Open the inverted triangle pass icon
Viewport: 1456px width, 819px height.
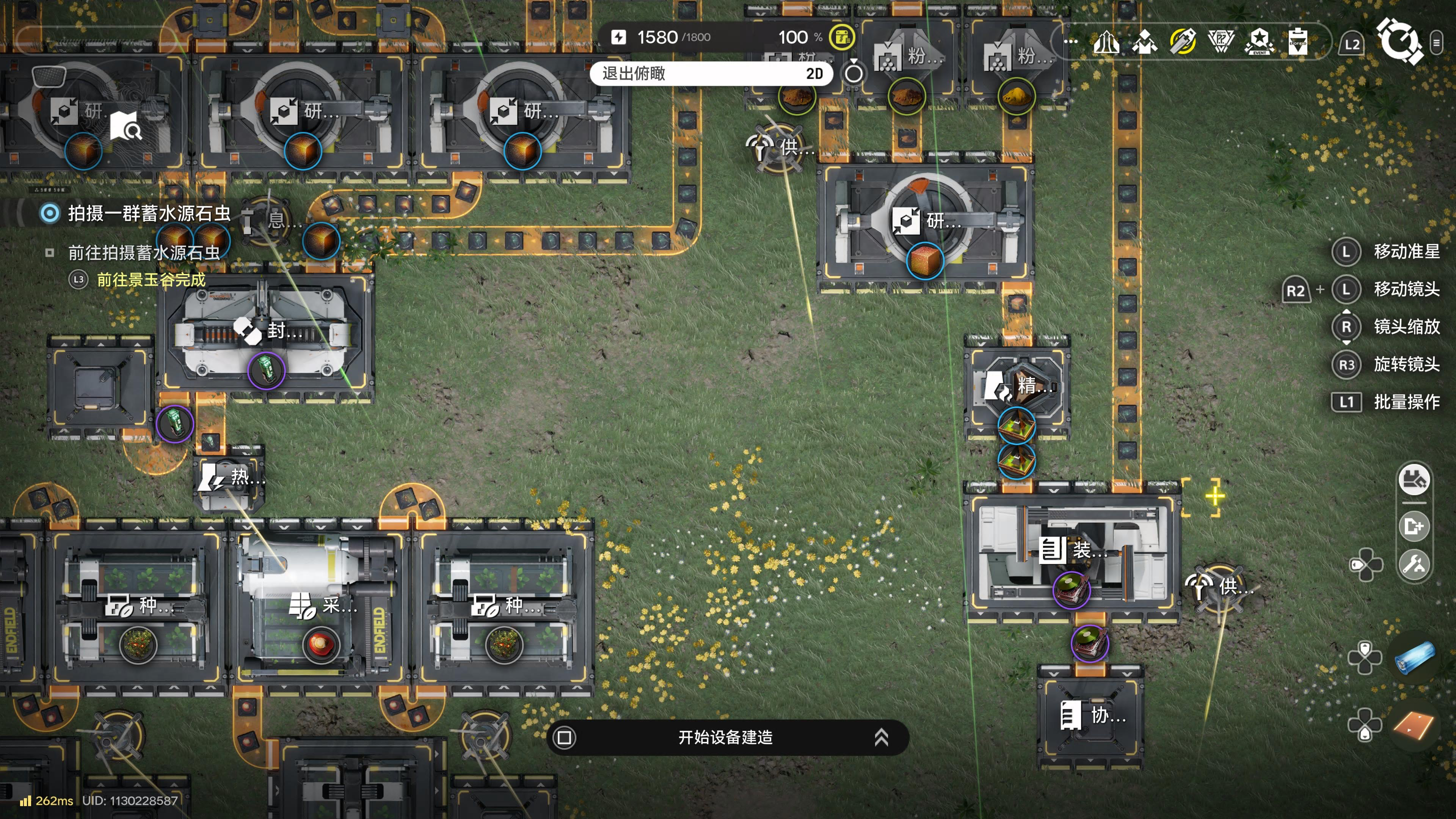pos(1221,42)
